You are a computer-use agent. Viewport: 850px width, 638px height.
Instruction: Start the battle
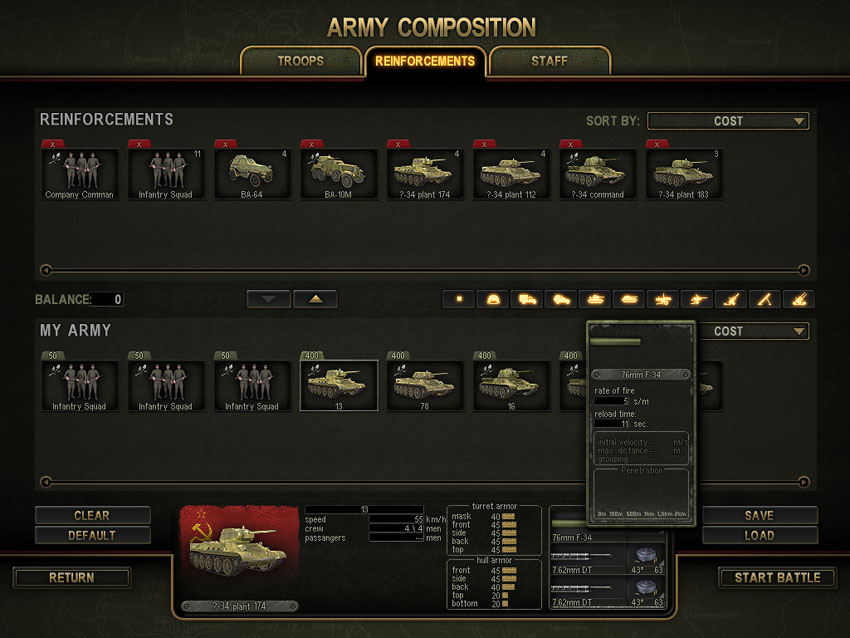[777, 578]
